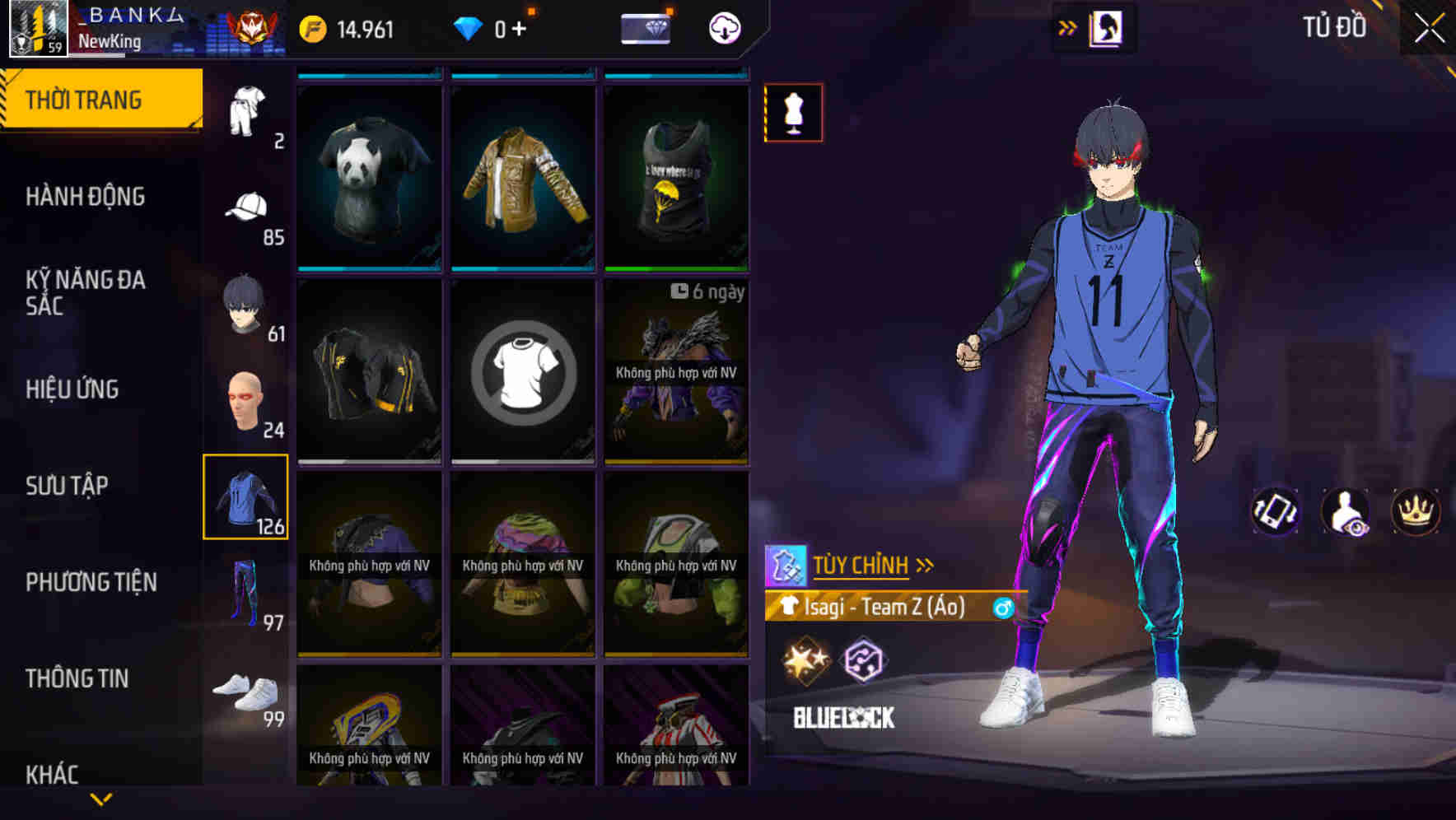The image size is (1456, 820).
Task: Click the membership card icon in top bar
Action: click(646, 27)
